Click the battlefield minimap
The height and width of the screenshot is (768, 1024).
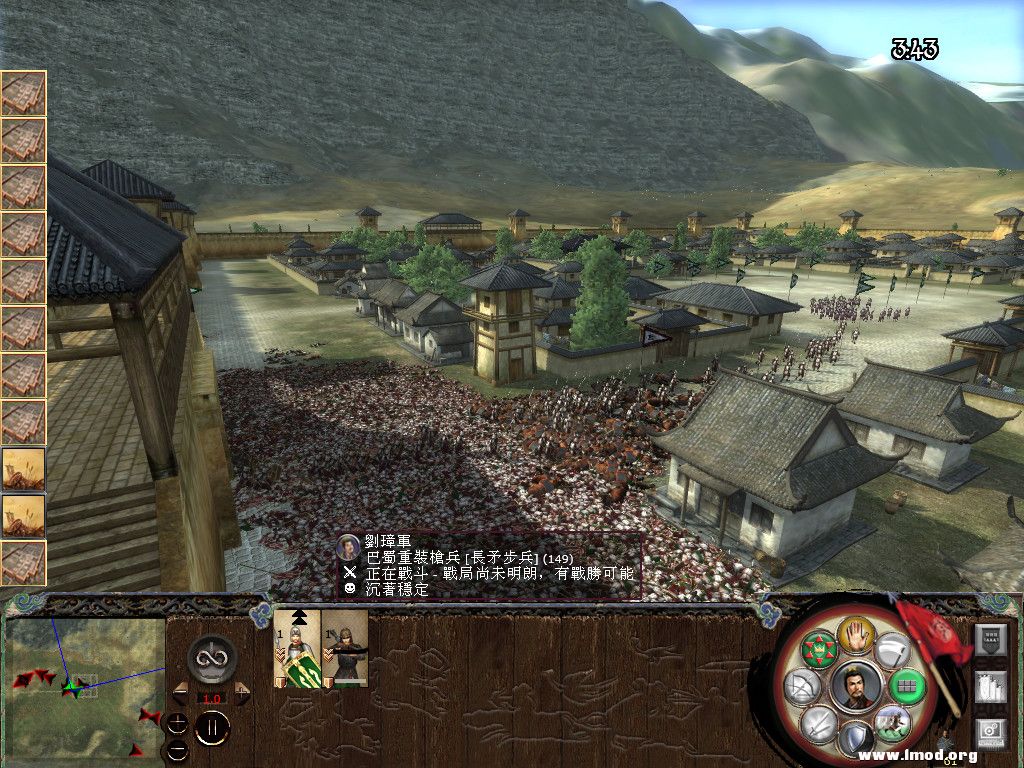pyautogui.click(x=84, y=684)
